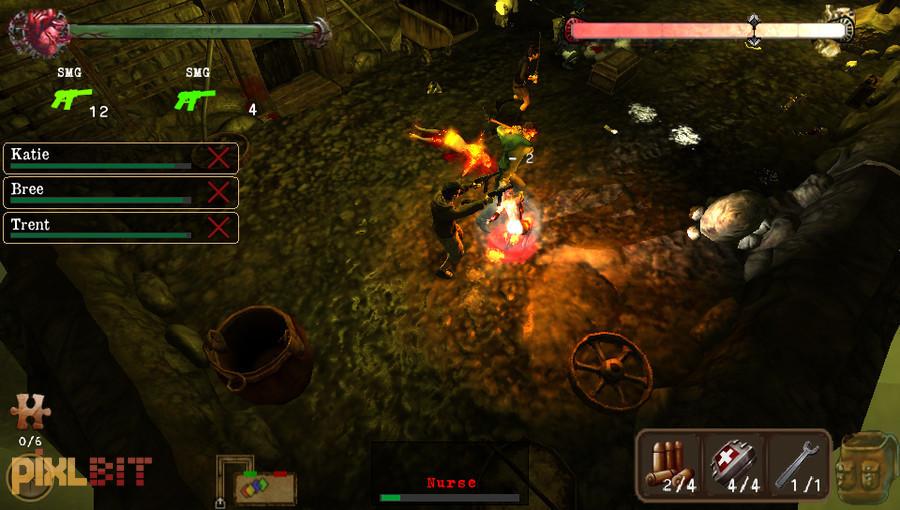900x510 pixels.
Task: Click the red X beside Katie
Action: 218,158
